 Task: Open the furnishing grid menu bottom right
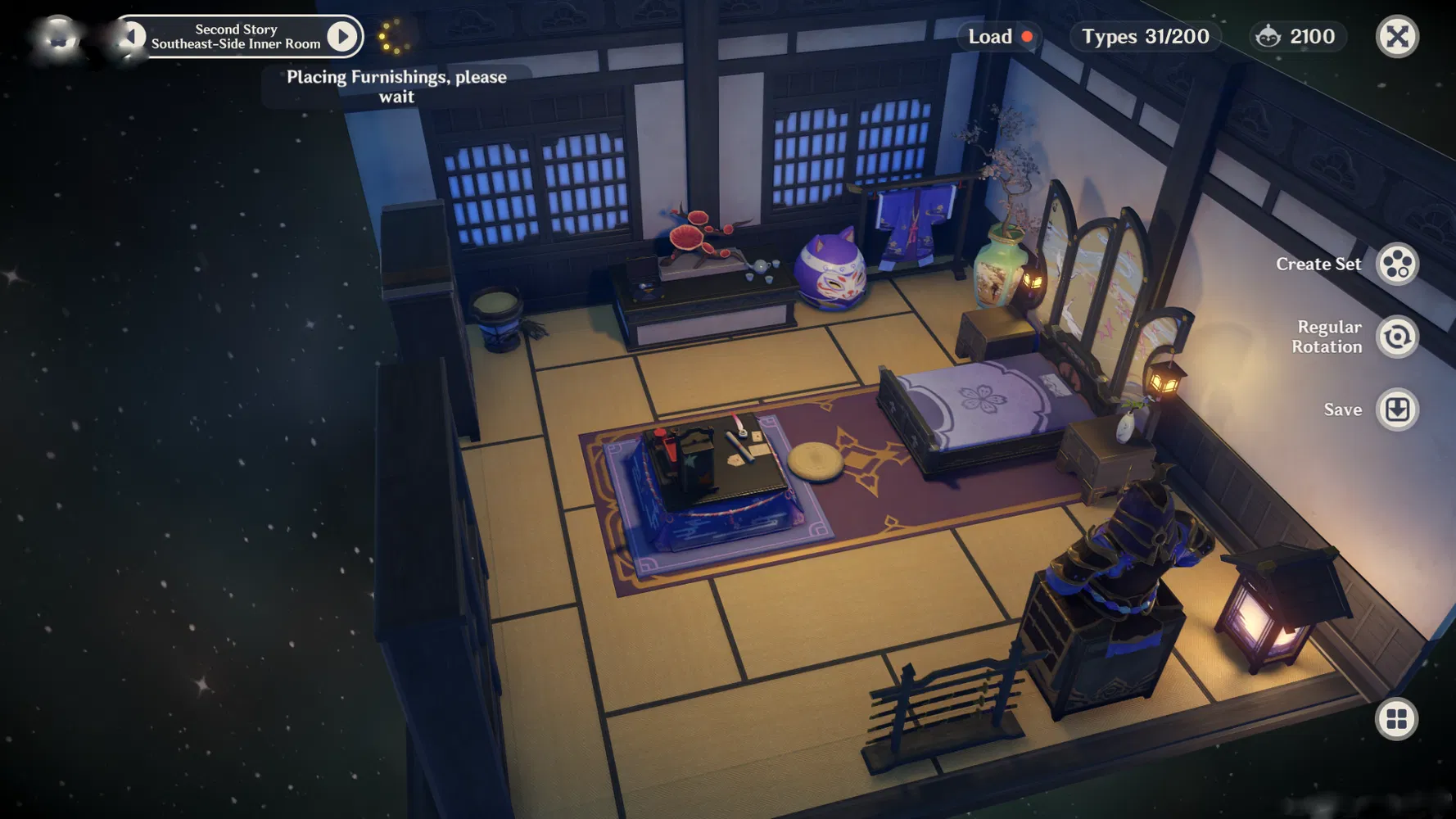point(1395,719)
